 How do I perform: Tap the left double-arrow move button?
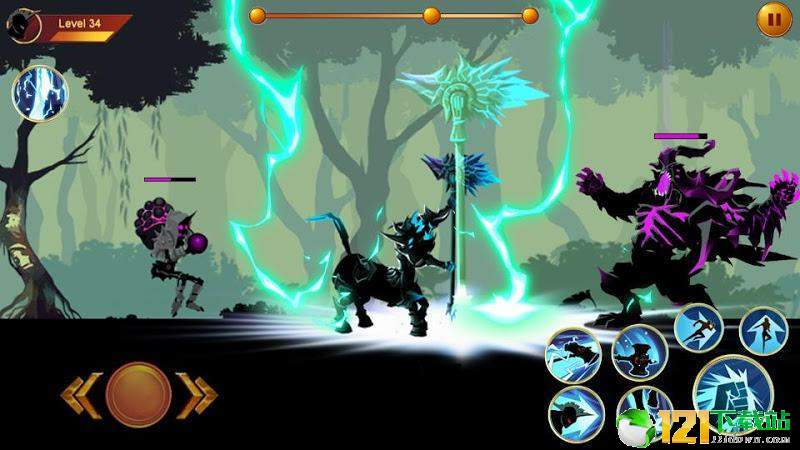(x=79, y=394)
